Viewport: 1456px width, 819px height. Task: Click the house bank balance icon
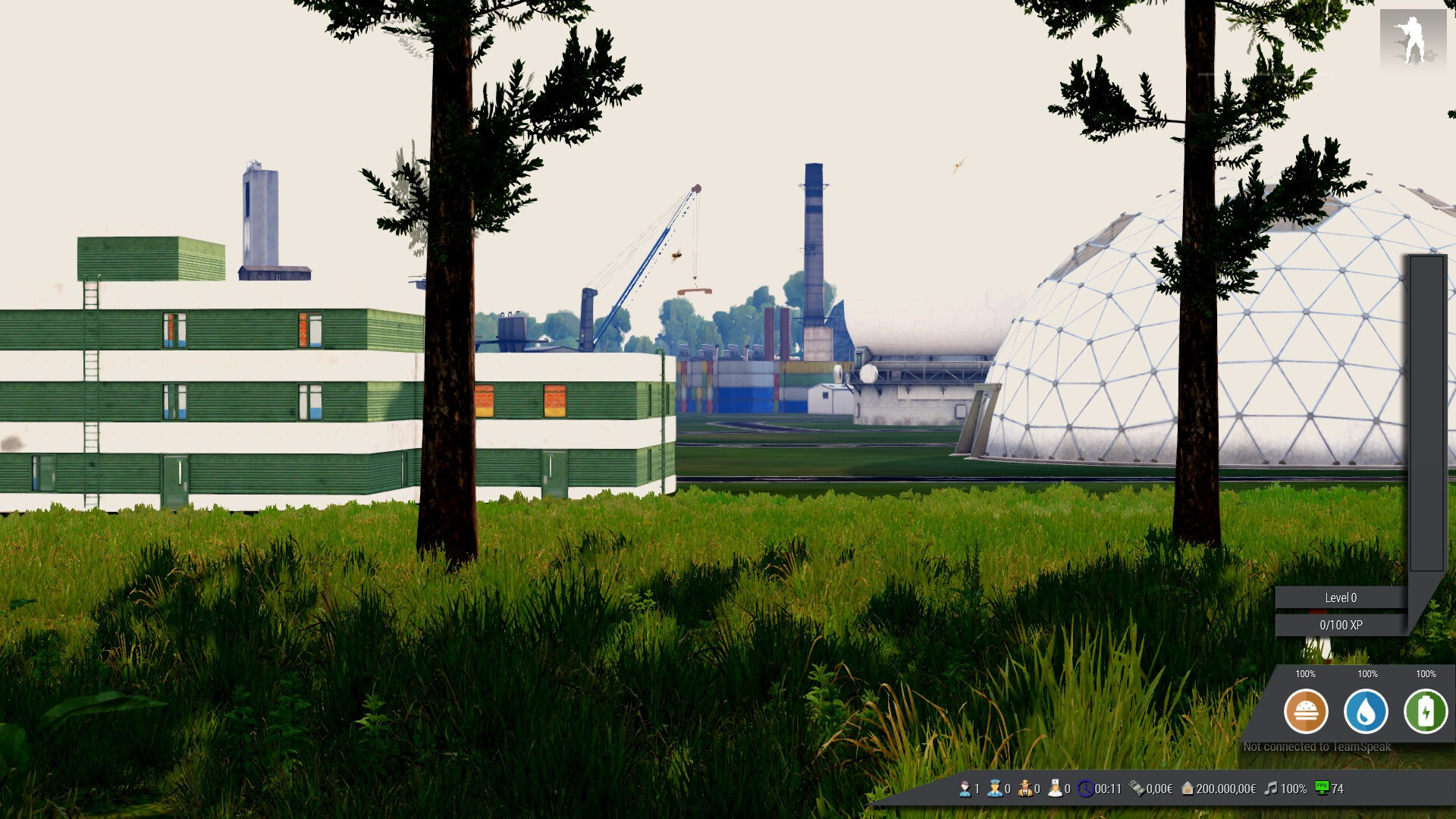click(1188, 789)
